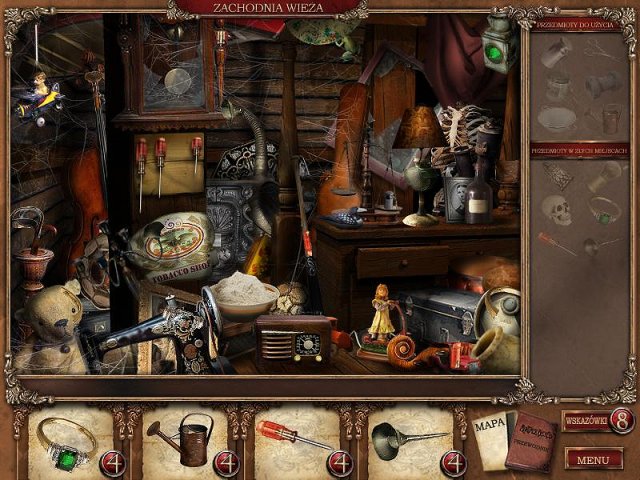This screenshot has width=640, height=480.
Task: Use a hint with the Wskazówki button
Action: pyautogui.click(x=596, y=420)
